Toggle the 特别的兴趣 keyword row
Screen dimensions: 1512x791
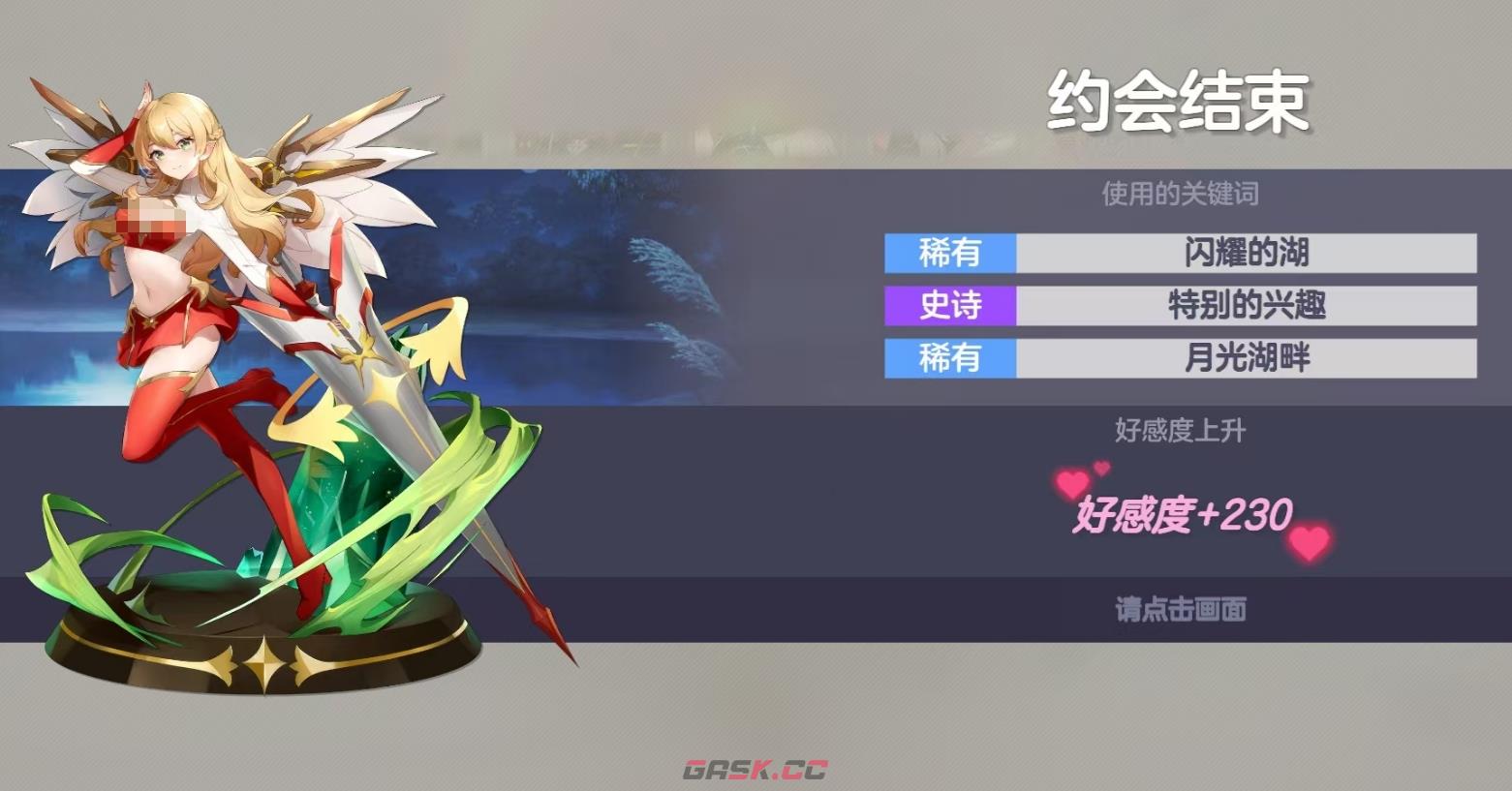(1245, 306)
